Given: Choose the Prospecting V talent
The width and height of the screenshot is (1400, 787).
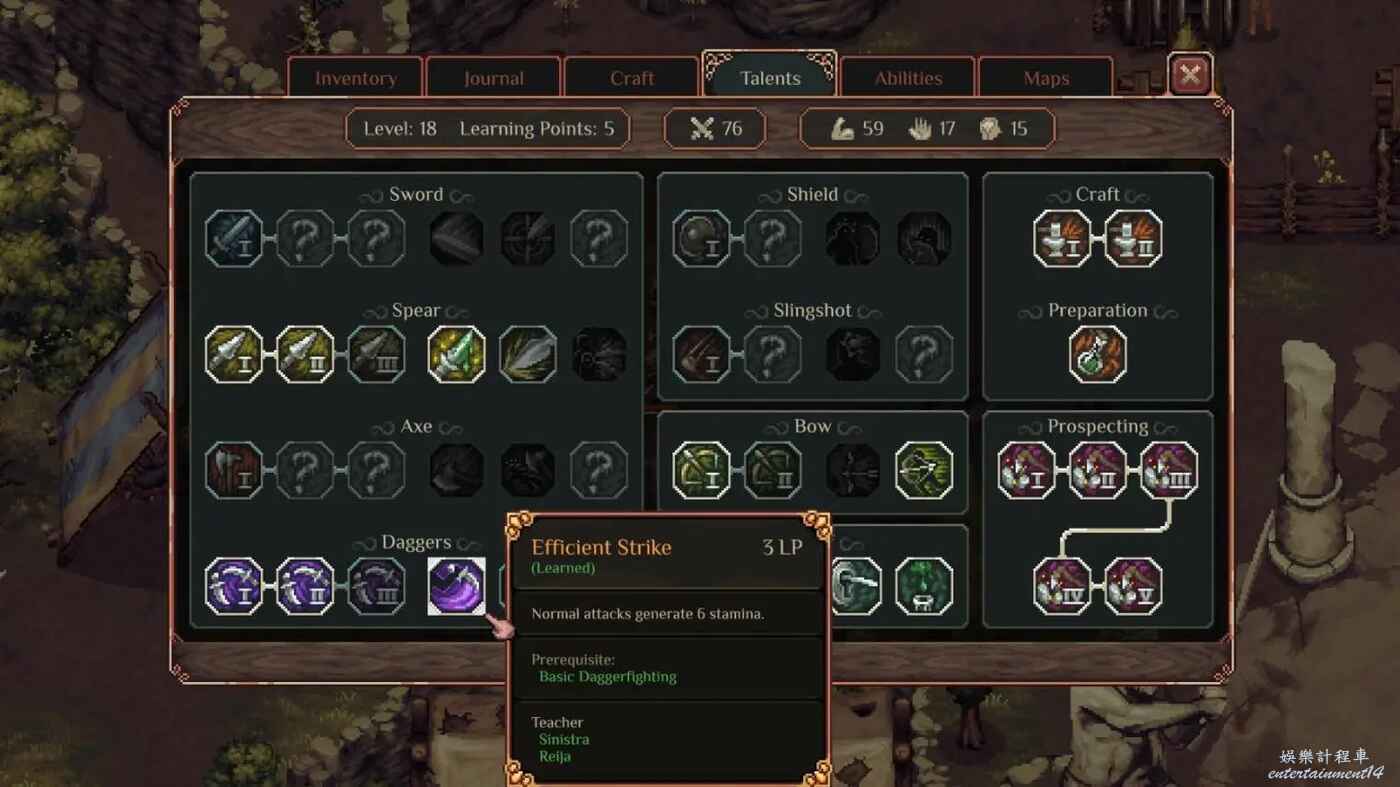Looking at the screenshot, I should [1133, 586].
